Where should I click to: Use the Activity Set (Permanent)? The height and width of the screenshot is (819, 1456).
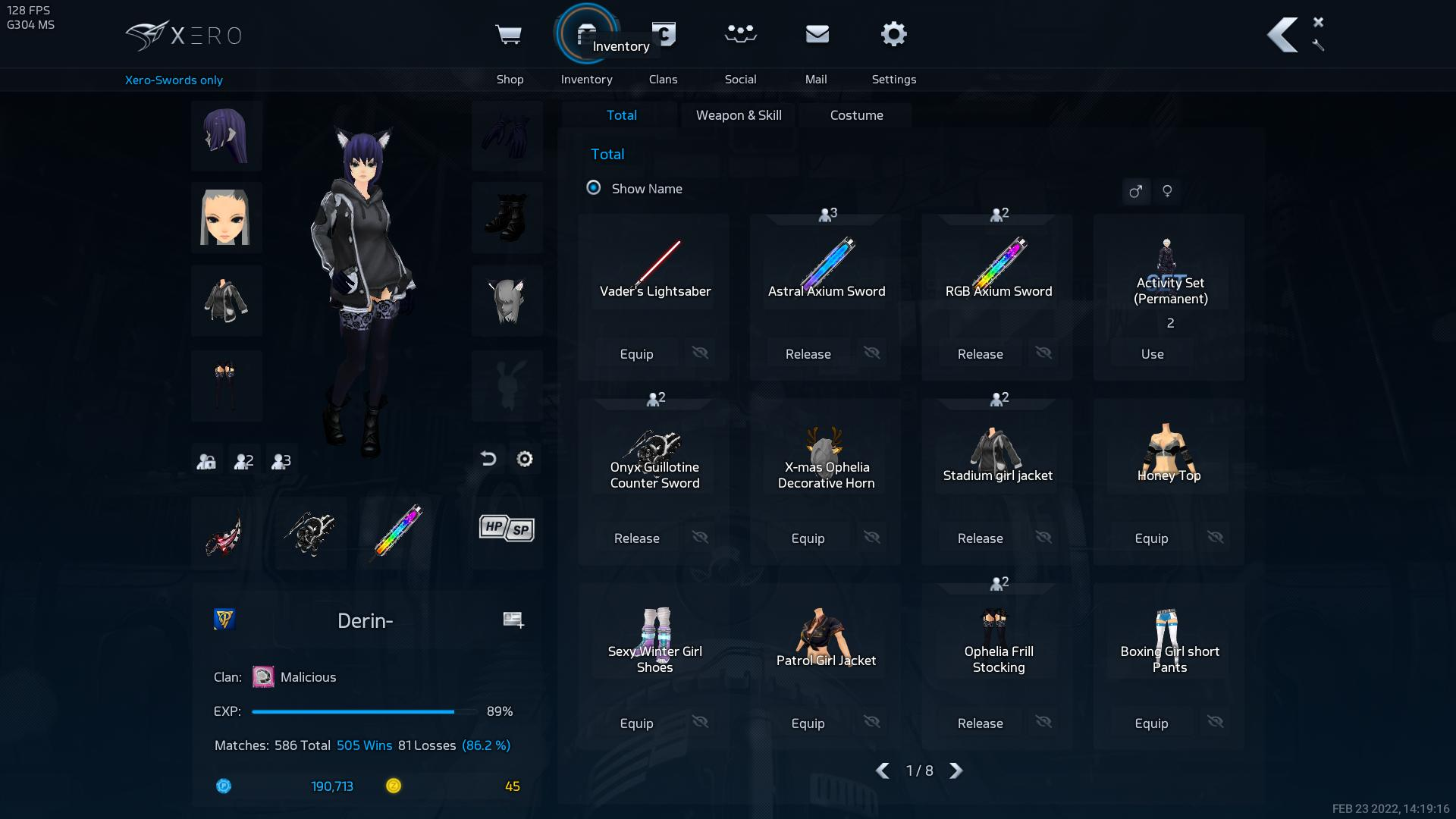click(1152, 354)
